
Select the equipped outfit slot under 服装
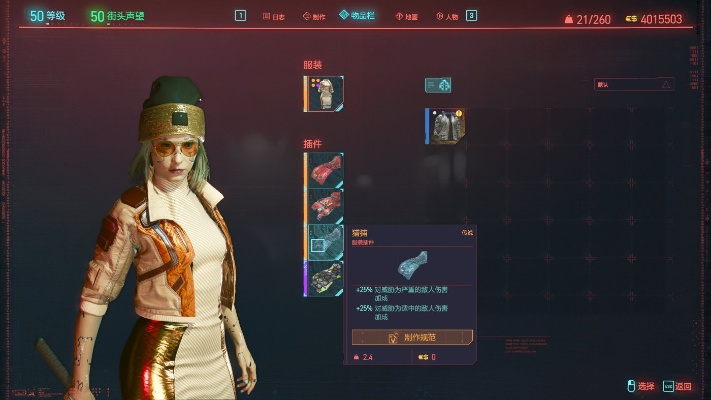[325, 94]
